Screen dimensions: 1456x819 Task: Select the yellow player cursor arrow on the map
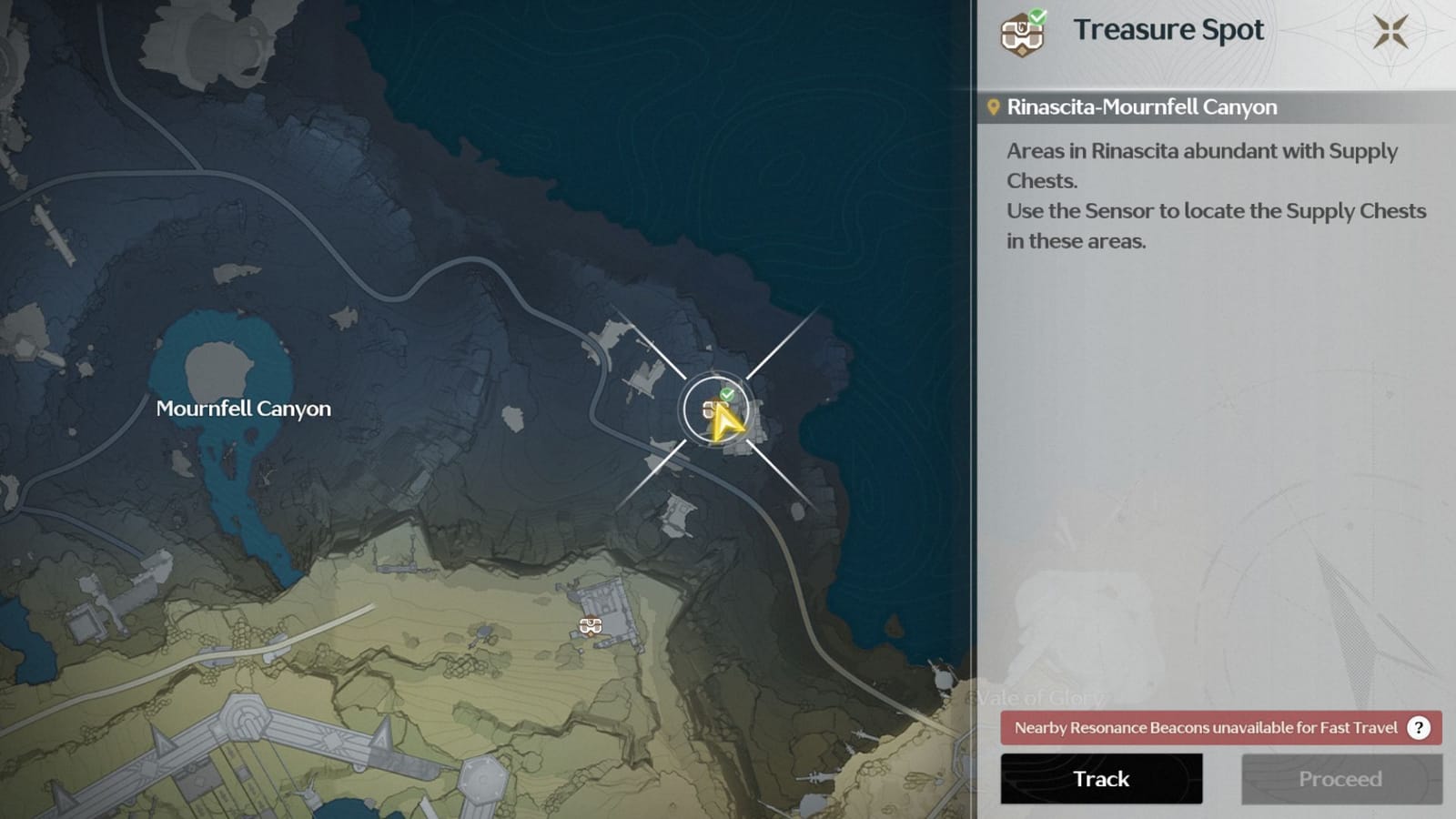tap(725, 420)
